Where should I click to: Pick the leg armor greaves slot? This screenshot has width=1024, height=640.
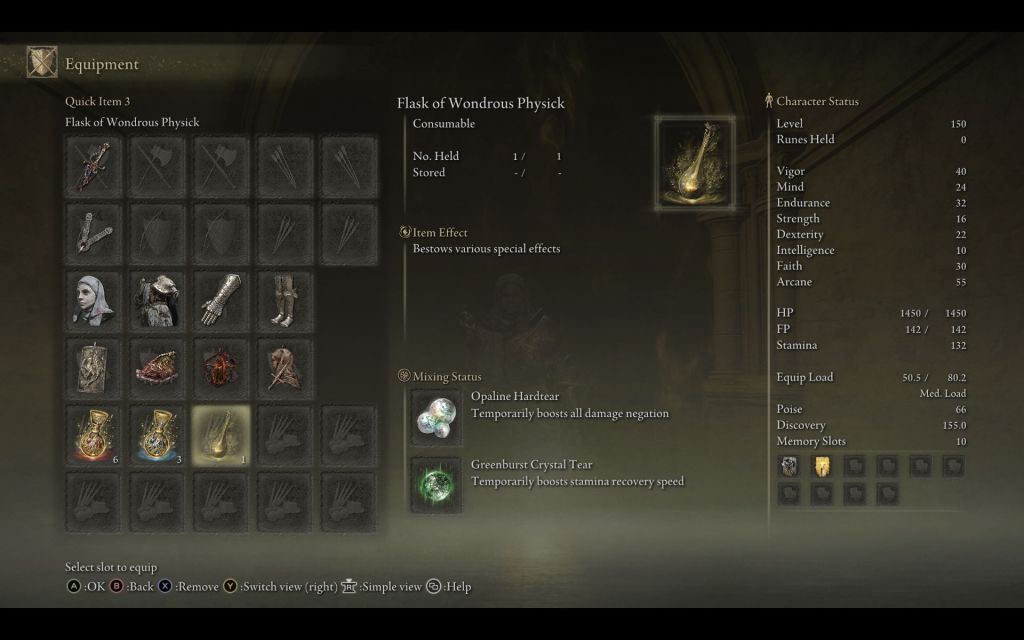click(286, 299)
